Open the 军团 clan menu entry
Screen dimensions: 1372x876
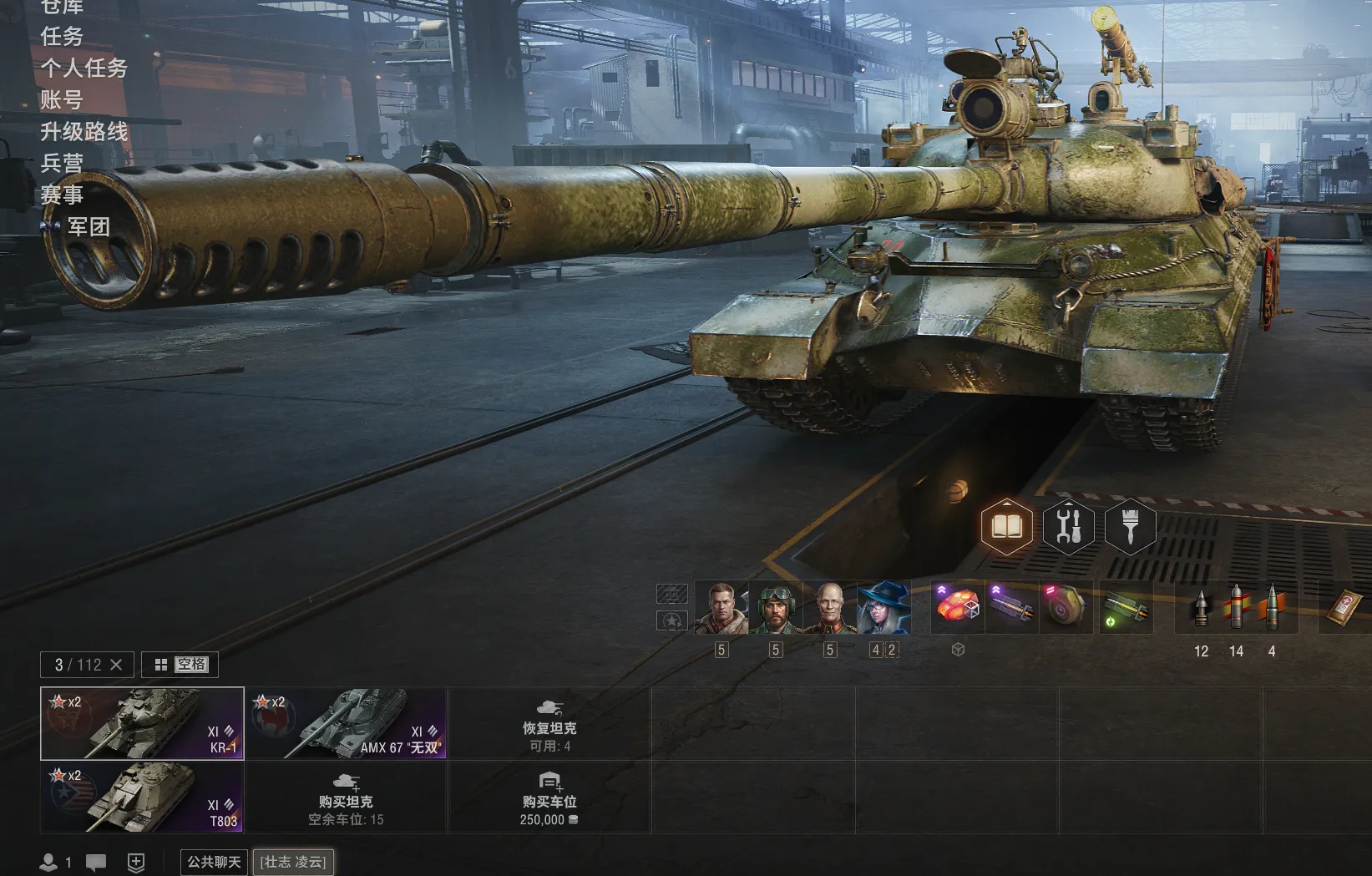pyautogui.click(x=88, y=227)
